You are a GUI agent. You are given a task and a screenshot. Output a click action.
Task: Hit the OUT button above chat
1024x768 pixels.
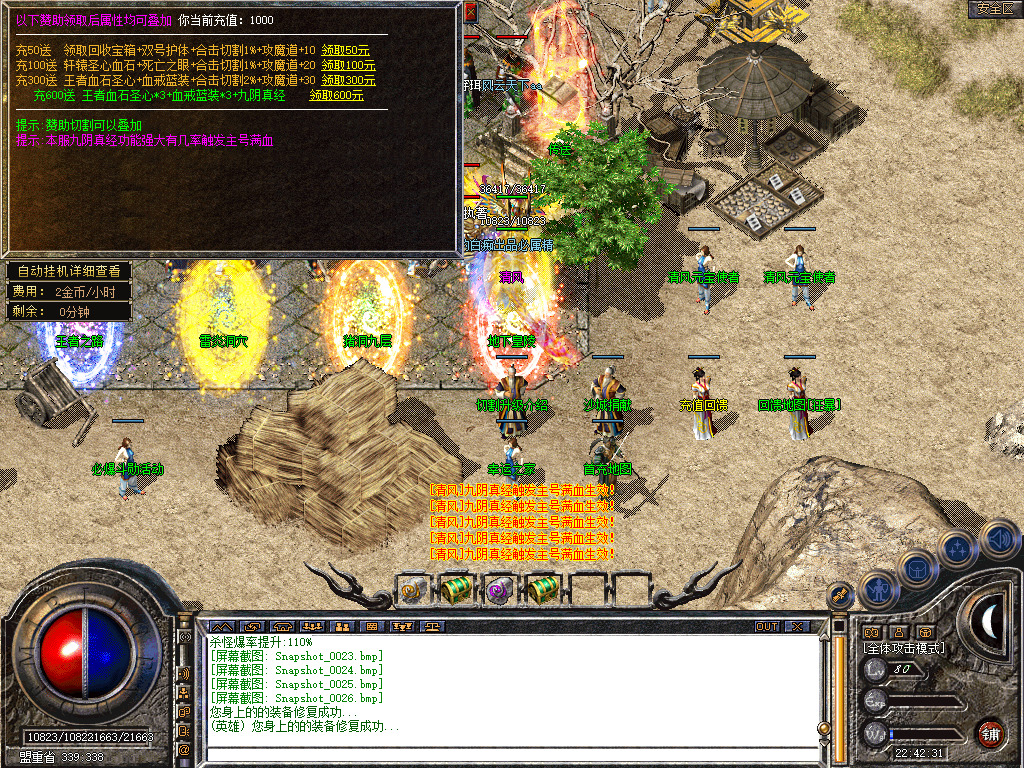click(766, 627)
